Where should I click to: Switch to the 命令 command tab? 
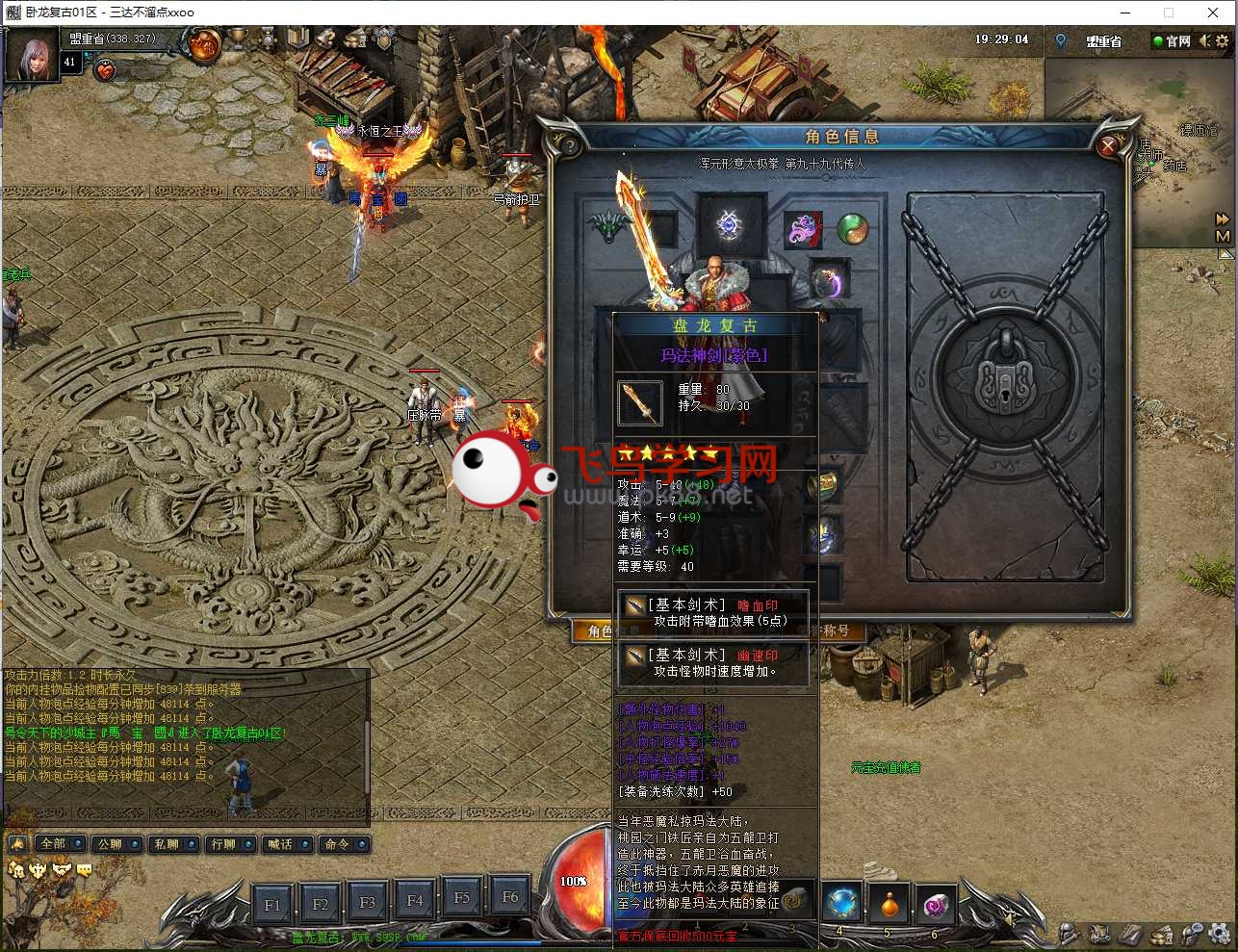point(344,844)
